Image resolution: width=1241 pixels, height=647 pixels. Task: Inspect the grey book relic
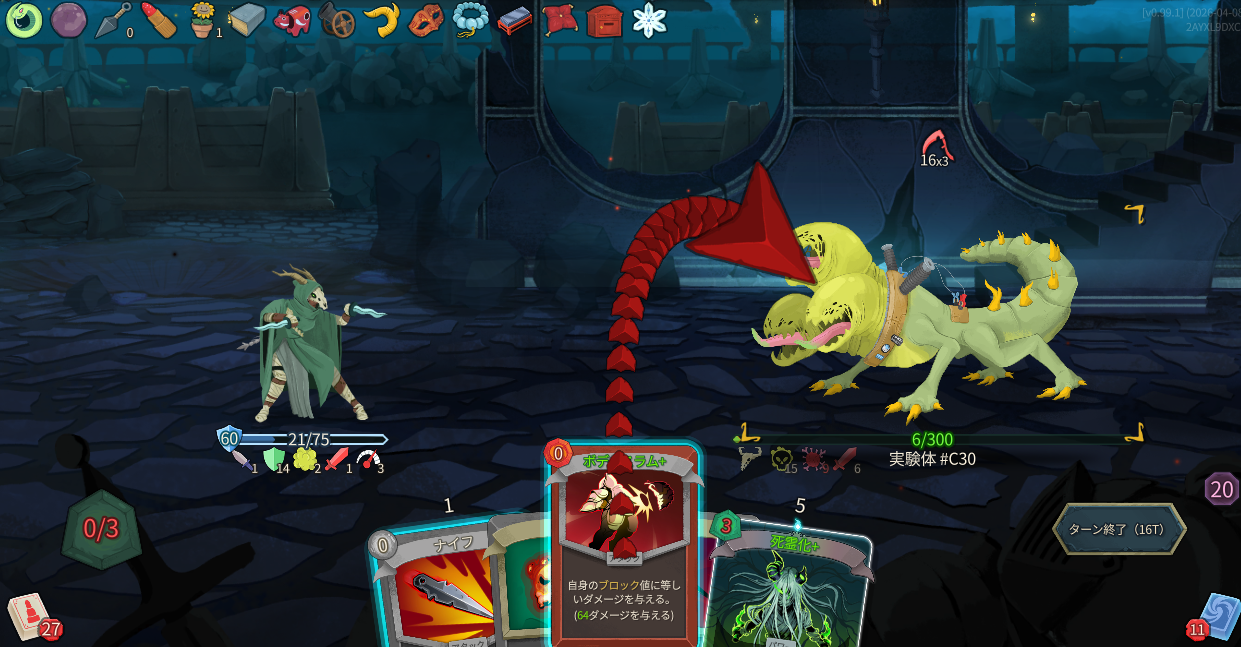[247, 19]
